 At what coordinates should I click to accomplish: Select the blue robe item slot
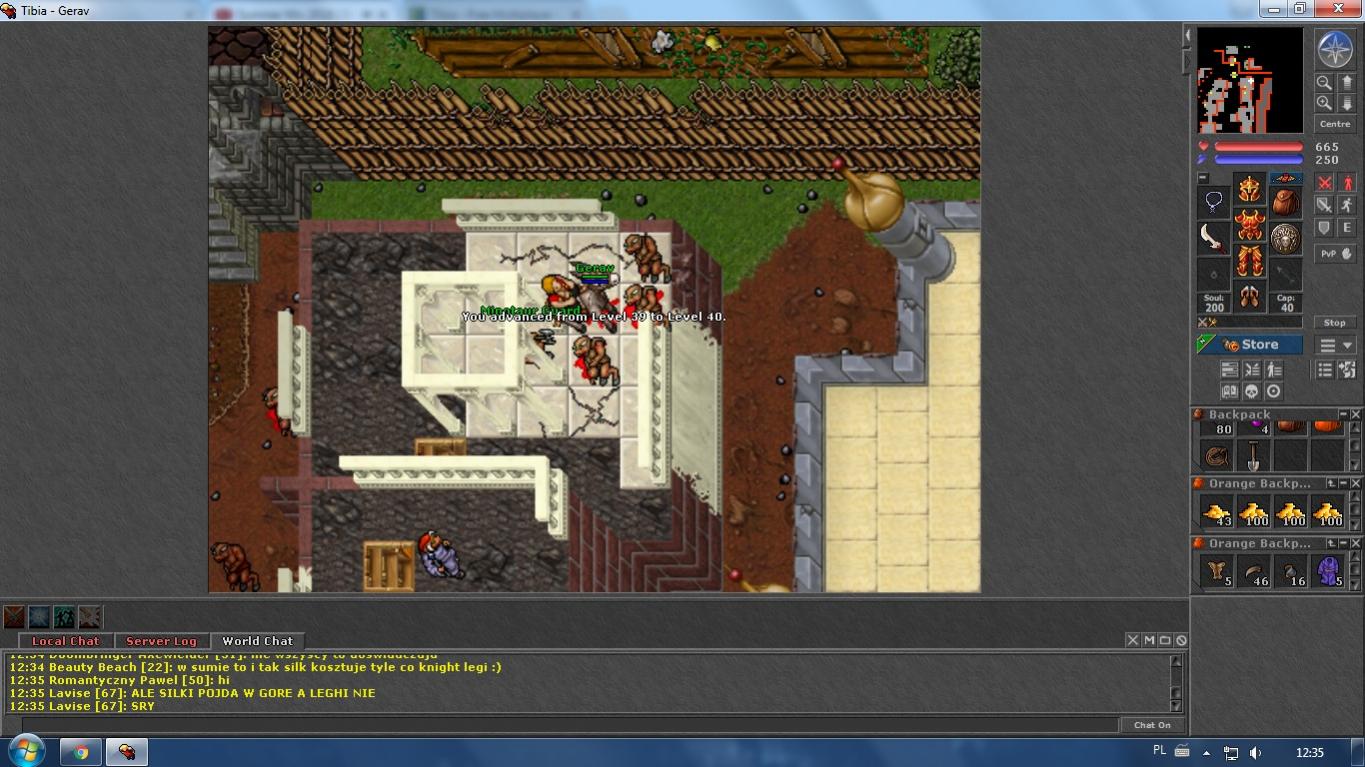pos(1327,572)
